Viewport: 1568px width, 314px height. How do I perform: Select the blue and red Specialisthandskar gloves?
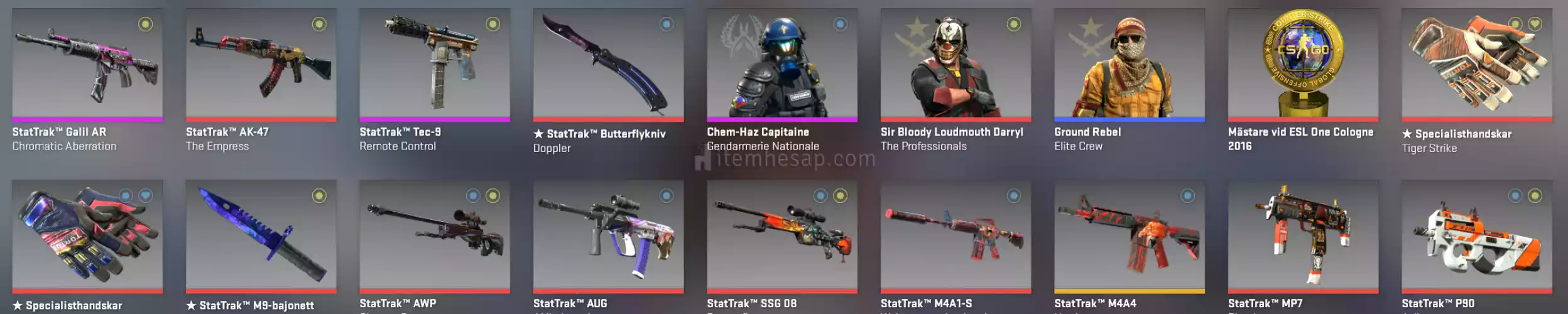pos(87,237)
